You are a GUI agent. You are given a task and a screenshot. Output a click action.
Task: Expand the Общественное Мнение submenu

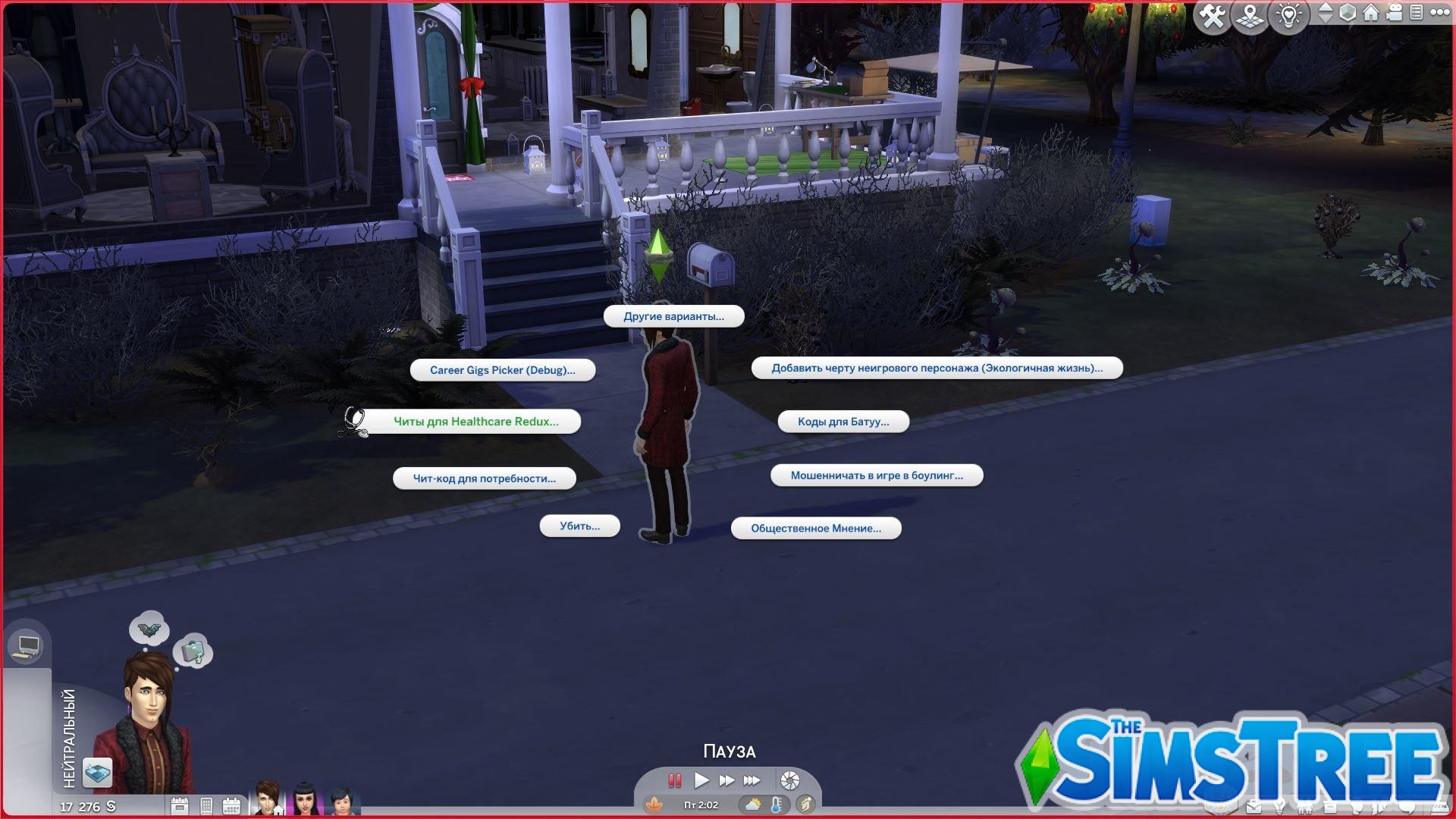point(815,528)
